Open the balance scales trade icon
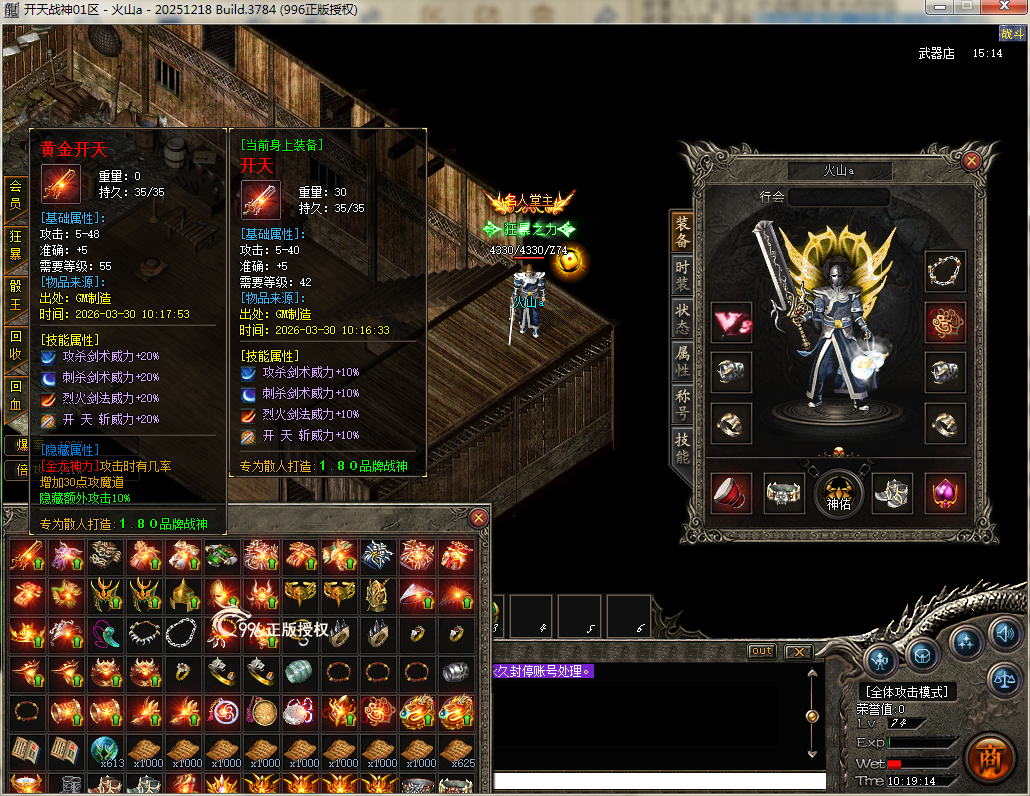The height and width of the screenshot is (796, 1030). [x=1003, y=679]
